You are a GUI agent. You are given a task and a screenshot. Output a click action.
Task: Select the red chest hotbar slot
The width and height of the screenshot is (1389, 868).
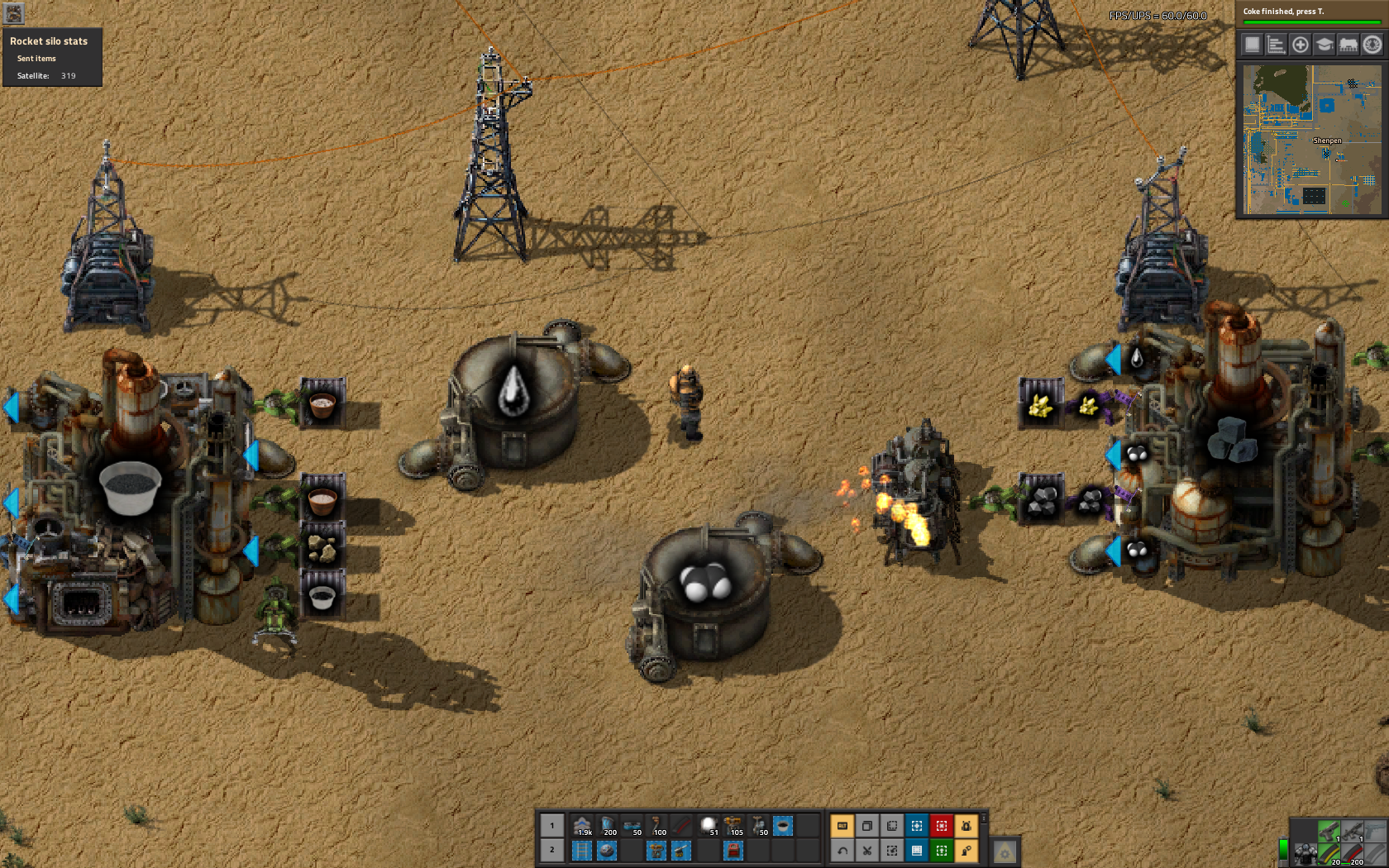733,850
